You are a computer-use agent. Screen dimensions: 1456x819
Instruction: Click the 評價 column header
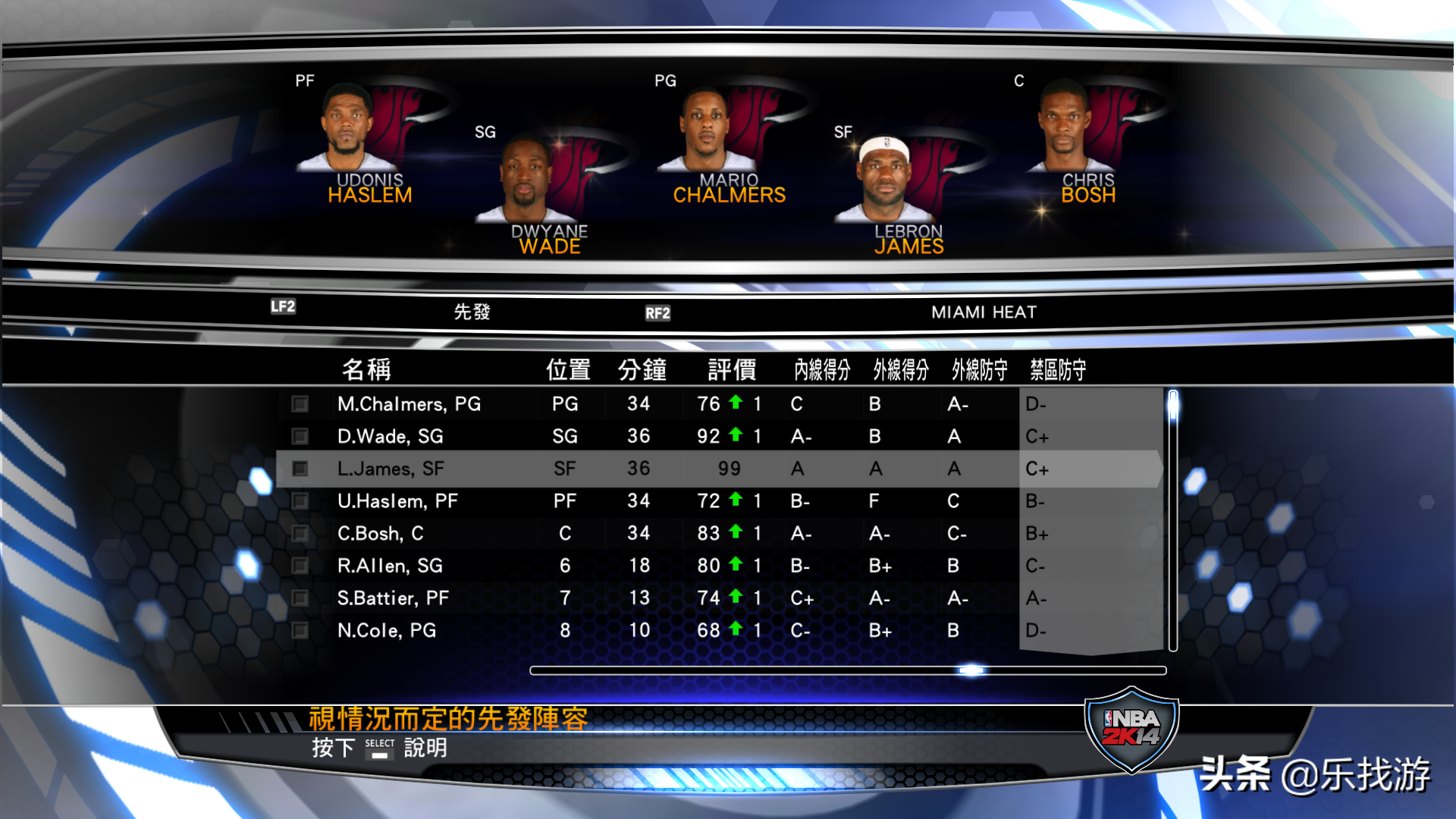pos(730,369)
